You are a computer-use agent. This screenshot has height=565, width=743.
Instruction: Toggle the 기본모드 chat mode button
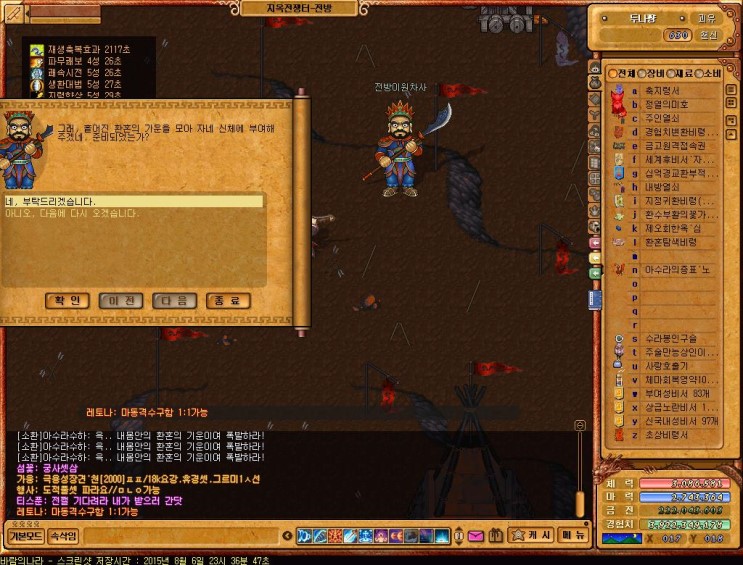[26, 536]
